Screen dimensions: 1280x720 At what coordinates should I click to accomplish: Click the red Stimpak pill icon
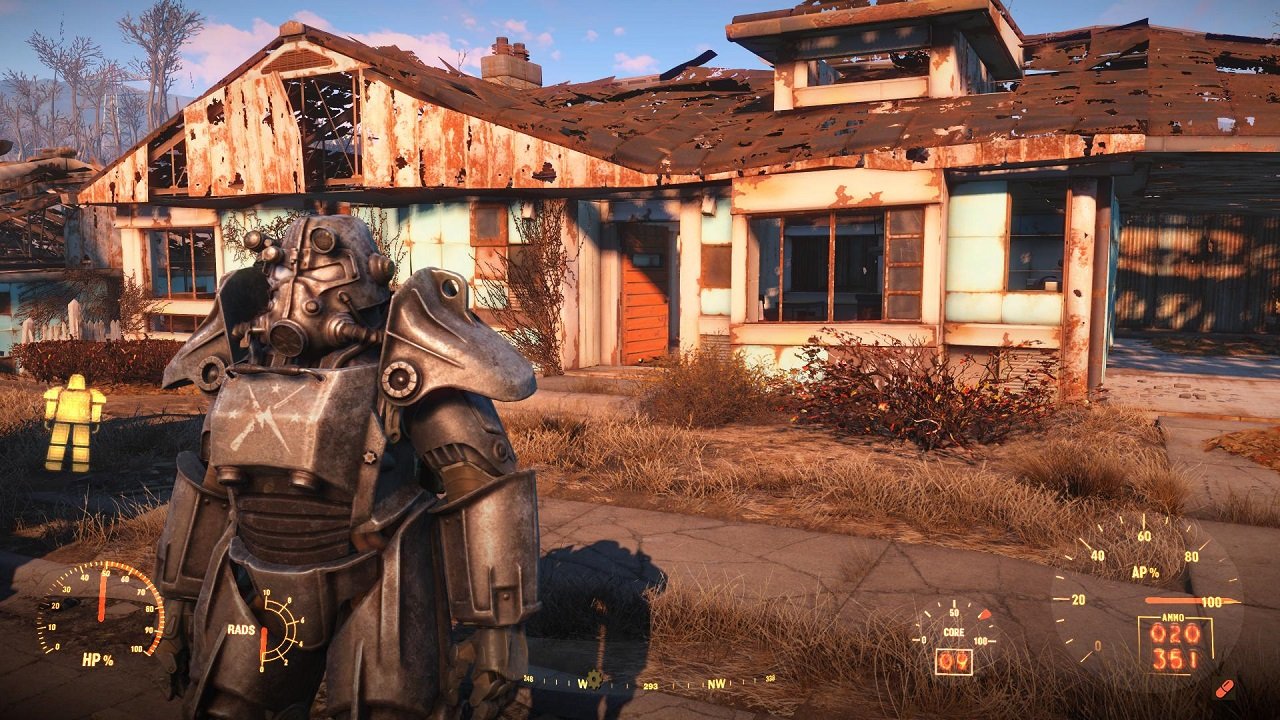click(x=1225, y=688)
